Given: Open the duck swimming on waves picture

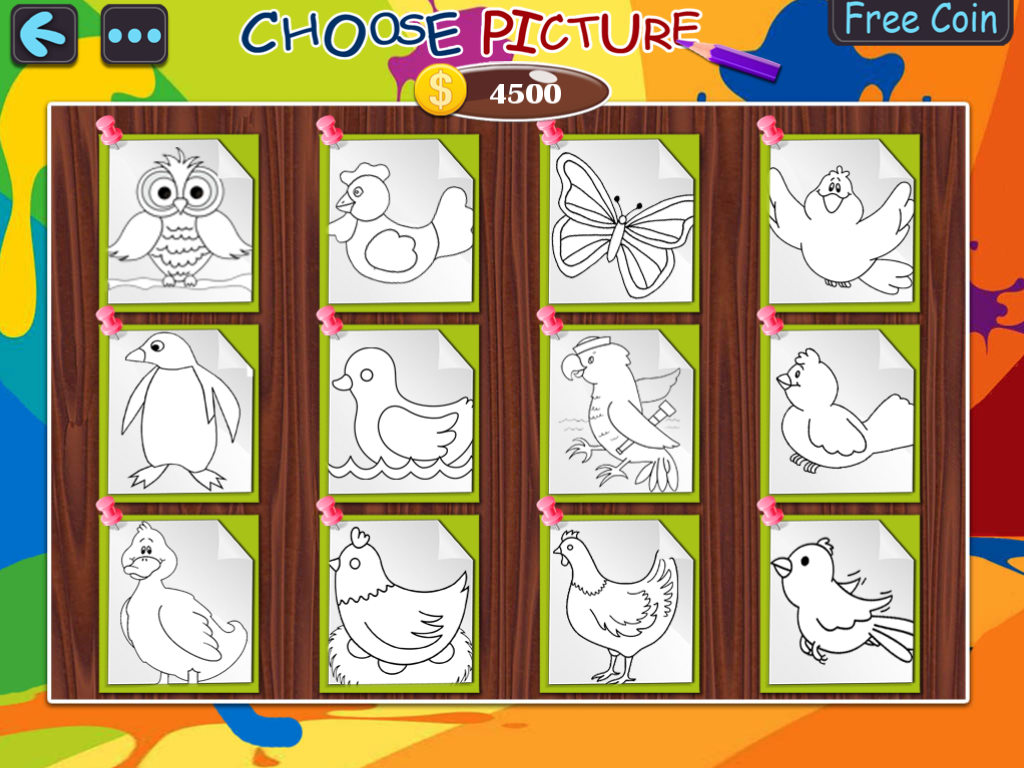Looking at the screenshot, I should (x=400, y=412).
